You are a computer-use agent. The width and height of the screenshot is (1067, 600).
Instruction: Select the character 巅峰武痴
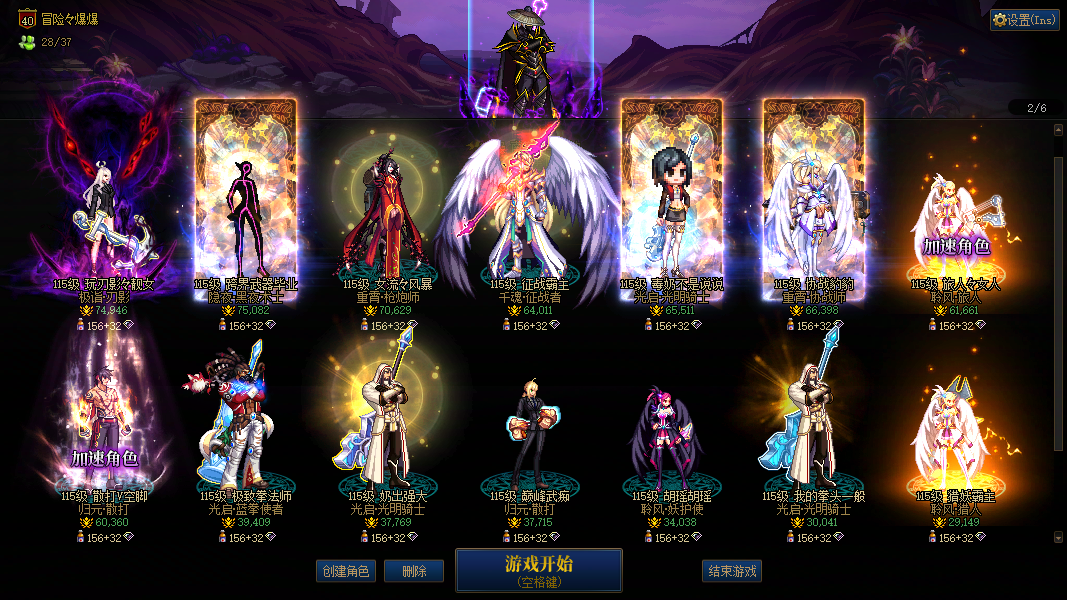530,430
